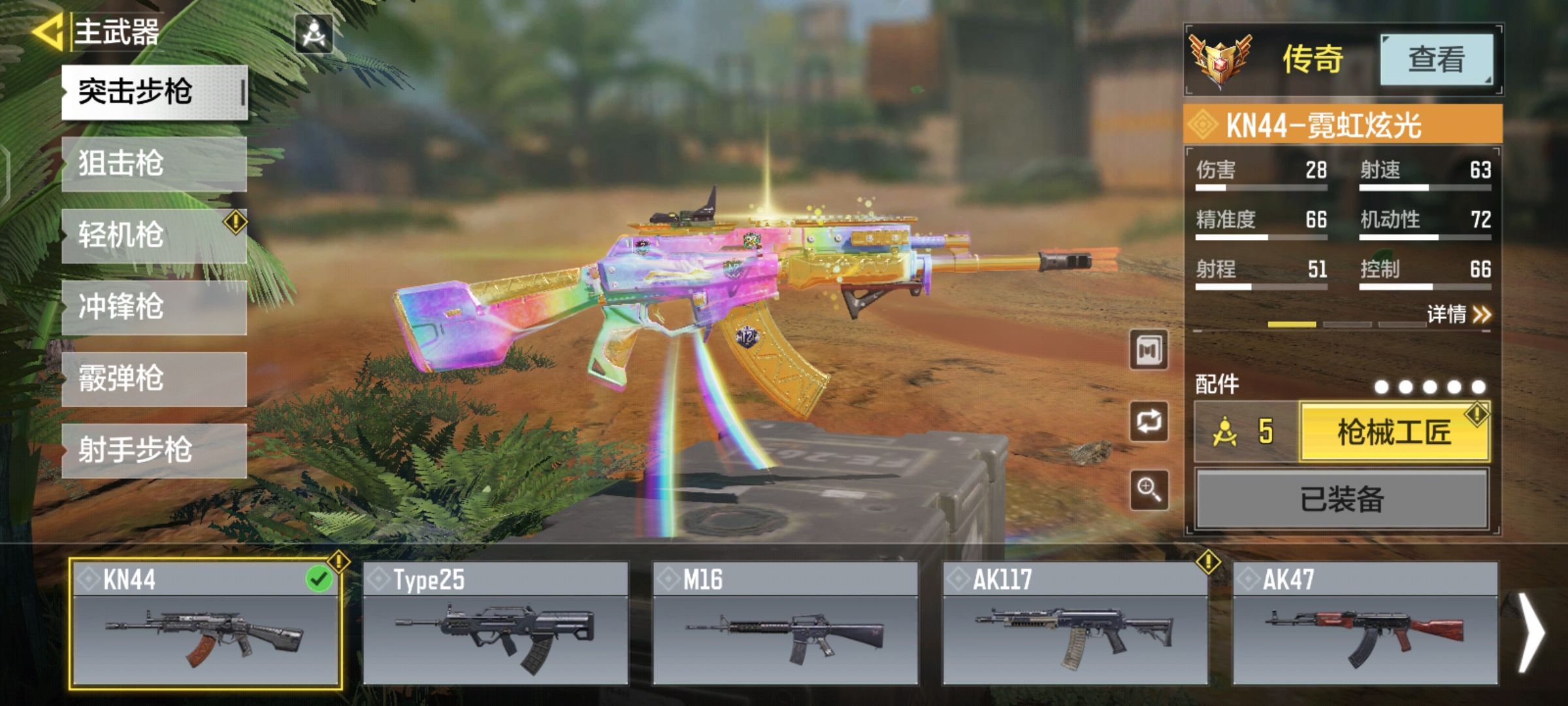Choose the Type25 rifle card

pyautogui.click(x=495, y=624)
